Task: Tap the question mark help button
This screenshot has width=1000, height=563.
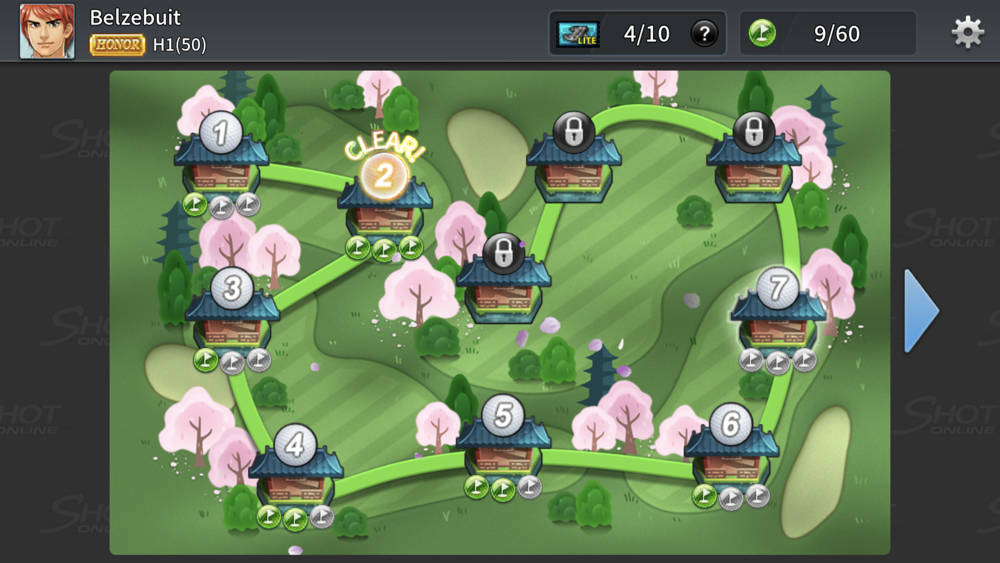Action: click(x=704, y=34)
